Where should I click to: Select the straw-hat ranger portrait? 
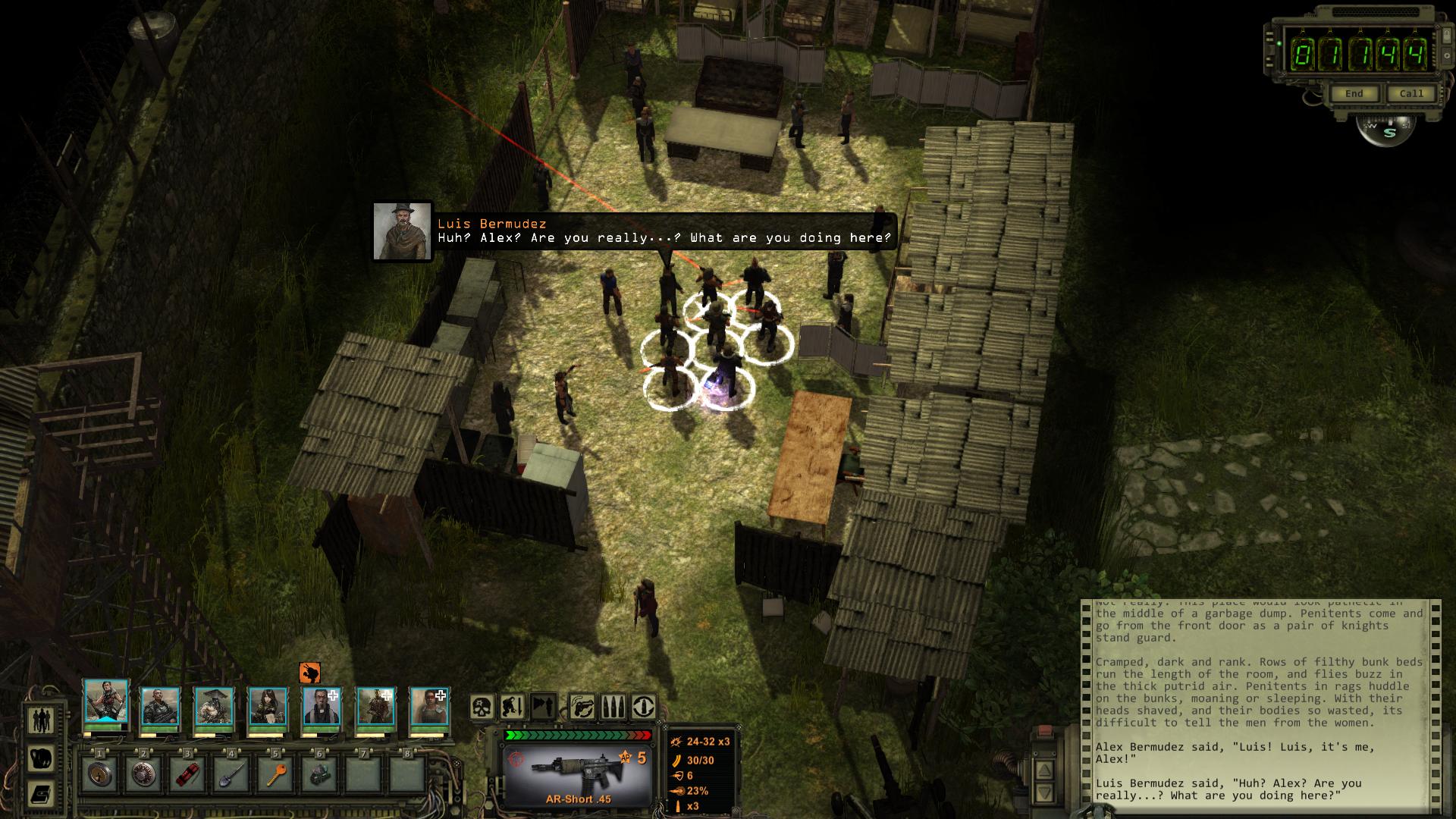214,706
